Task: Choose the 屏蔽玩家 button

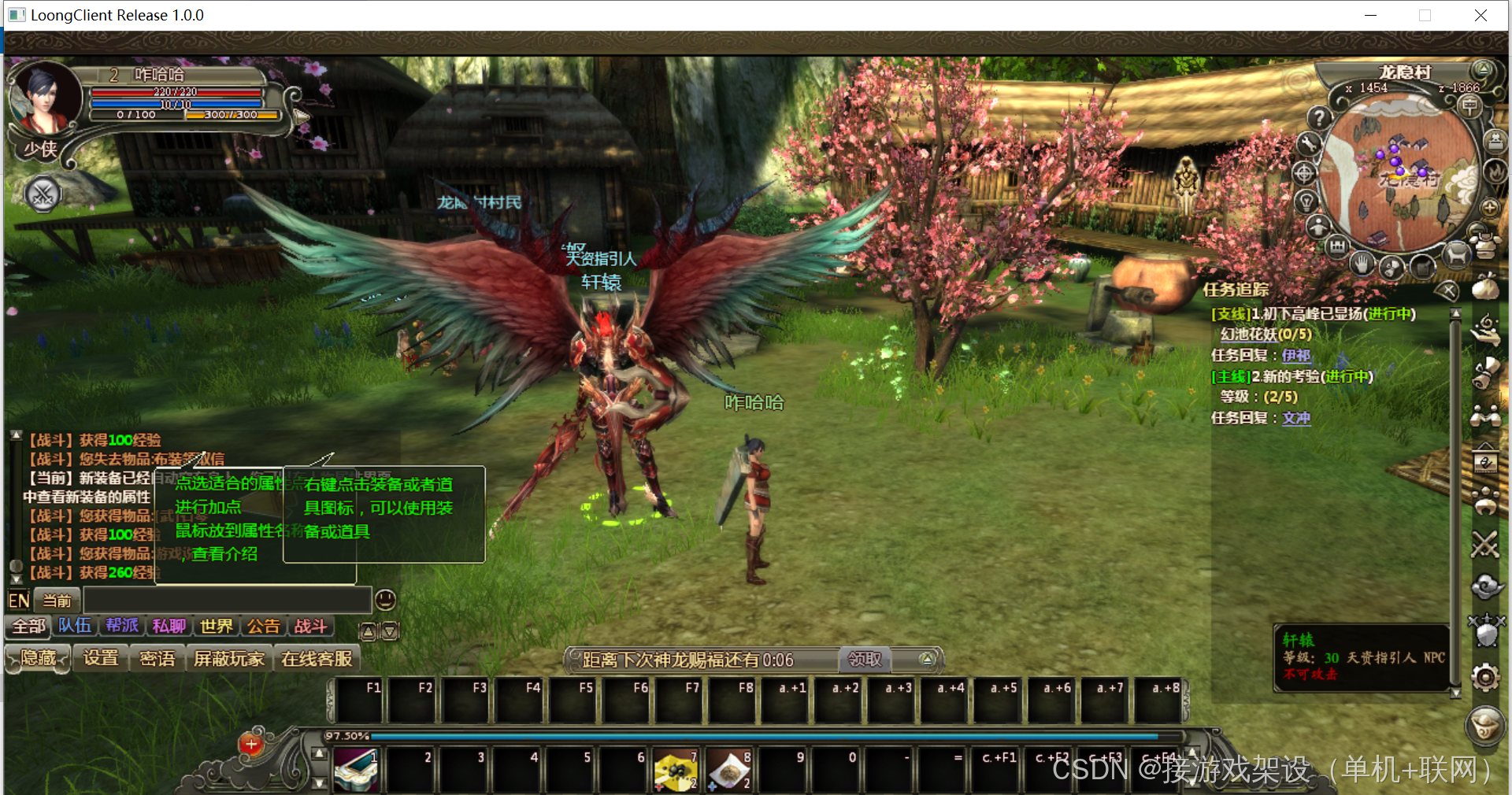Action: (228, 658)
